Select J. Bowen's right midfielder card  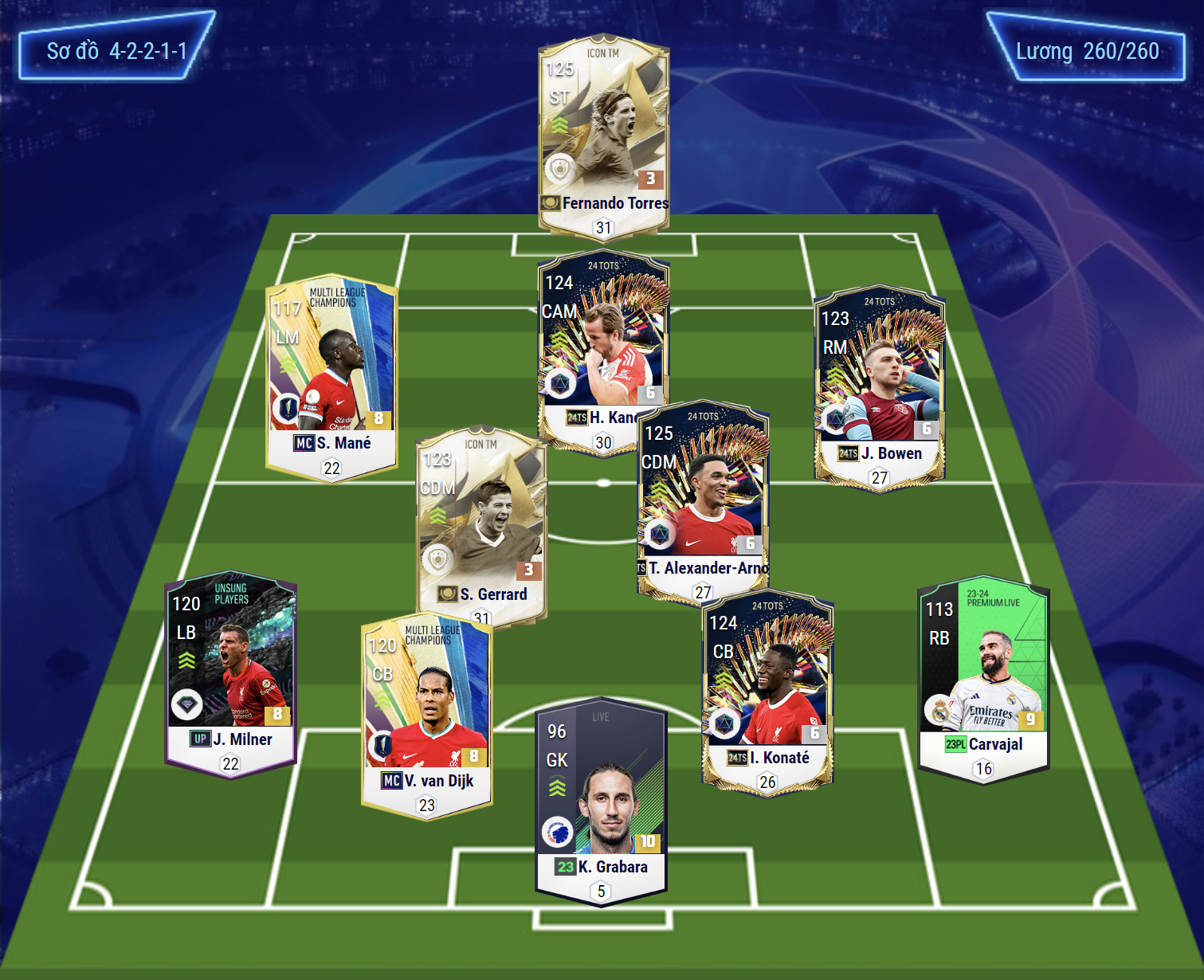[879, 382]
